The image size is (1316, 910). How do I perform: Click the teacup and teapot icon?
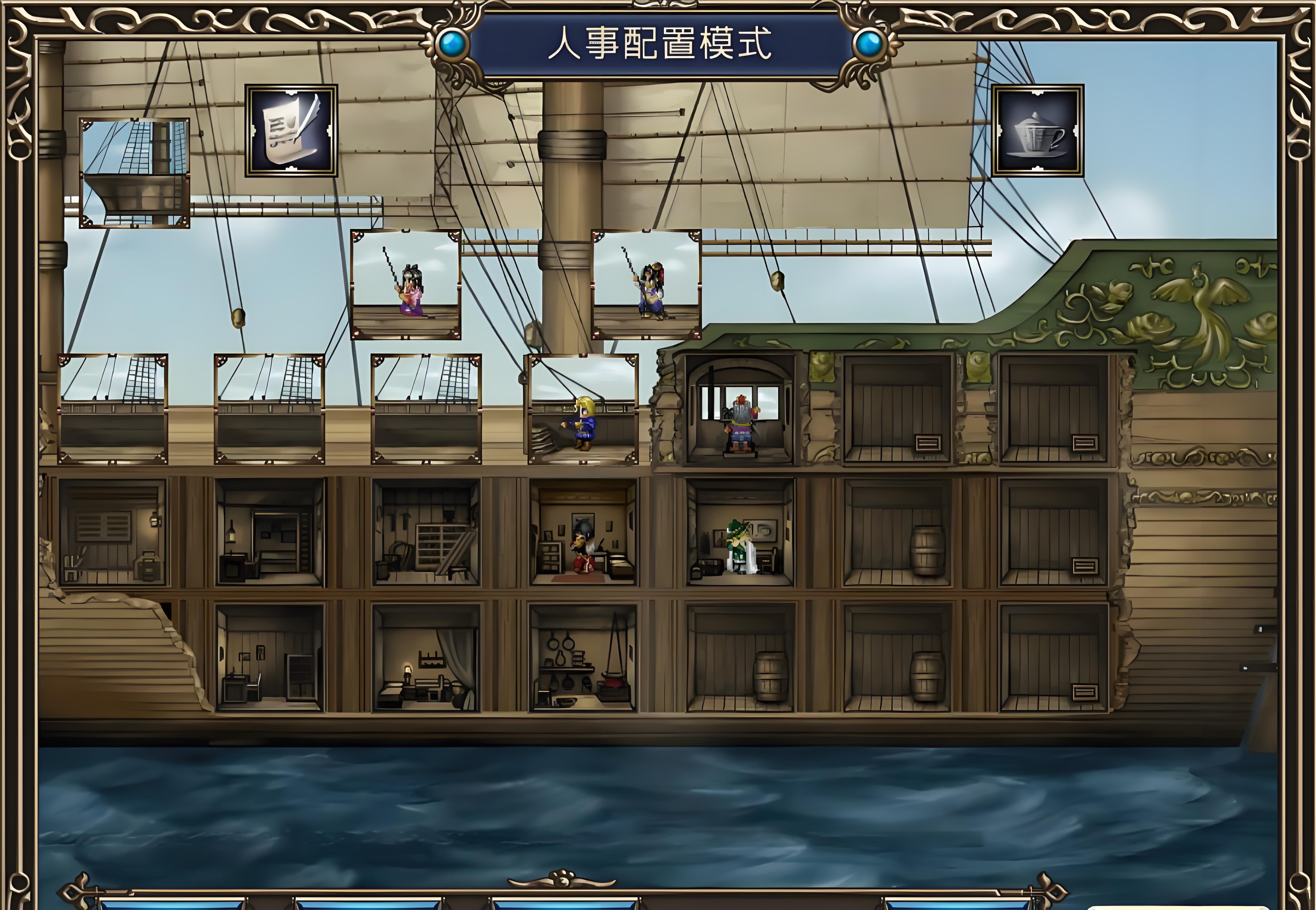(1037, 130)
